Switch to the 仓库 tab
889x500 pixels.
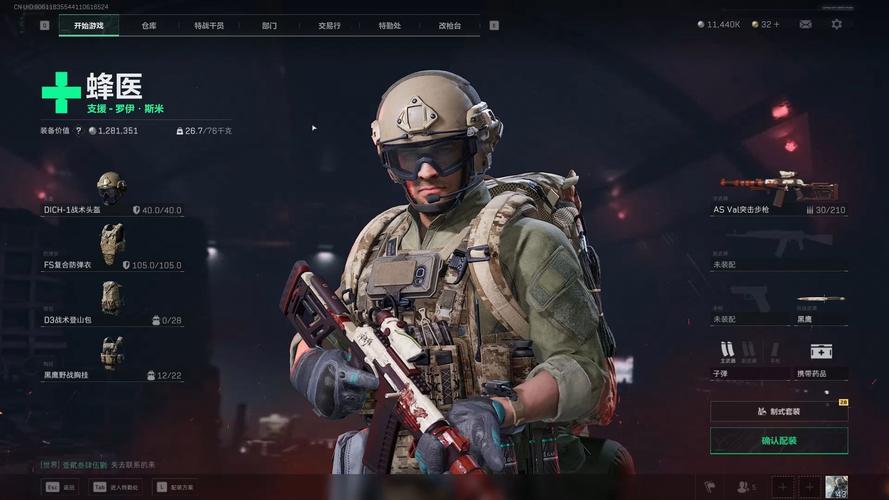(x=149, y=25)
